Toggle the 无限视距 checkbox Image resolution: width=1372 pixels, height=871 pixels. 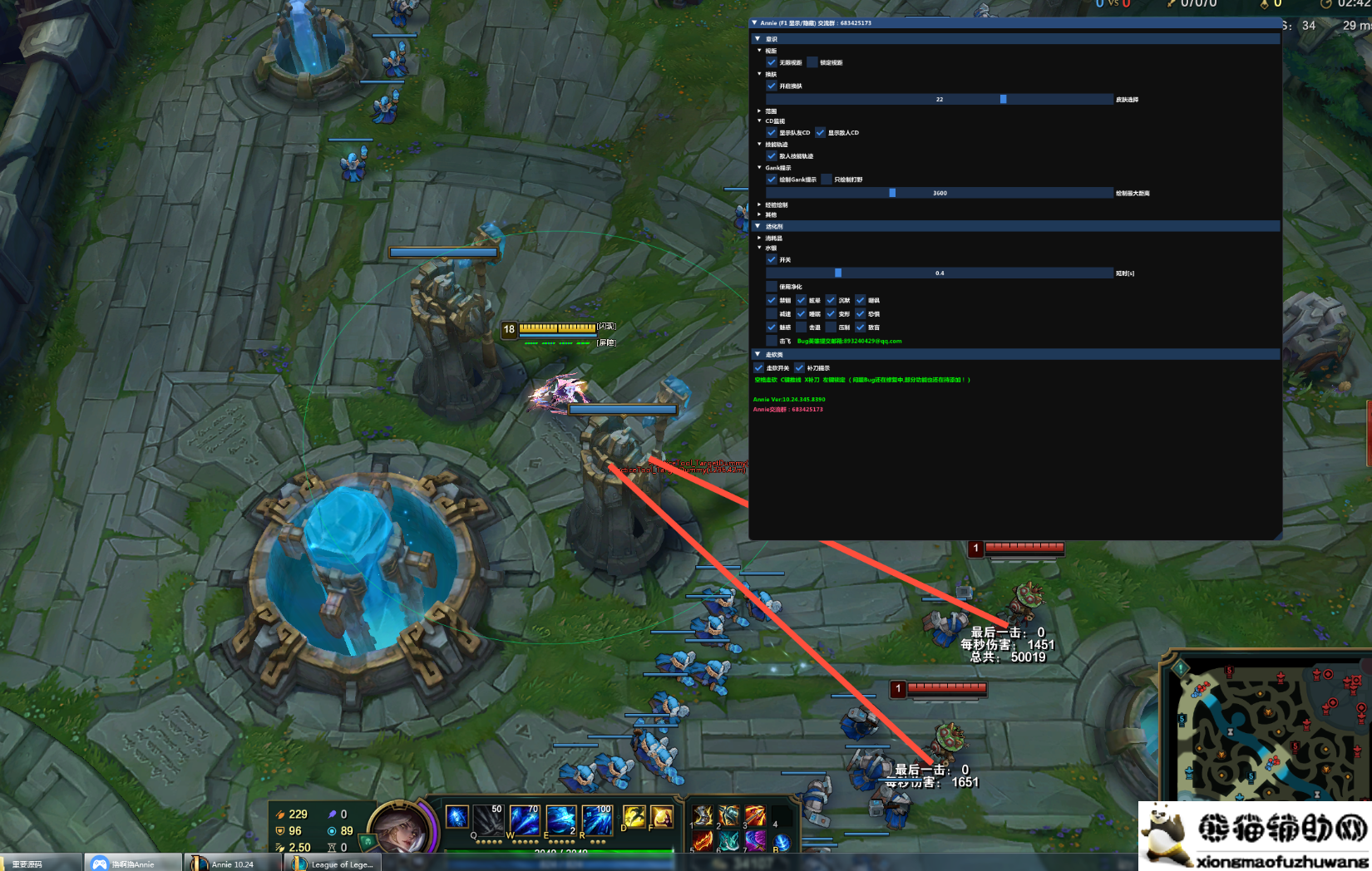[x=772, y=62]
